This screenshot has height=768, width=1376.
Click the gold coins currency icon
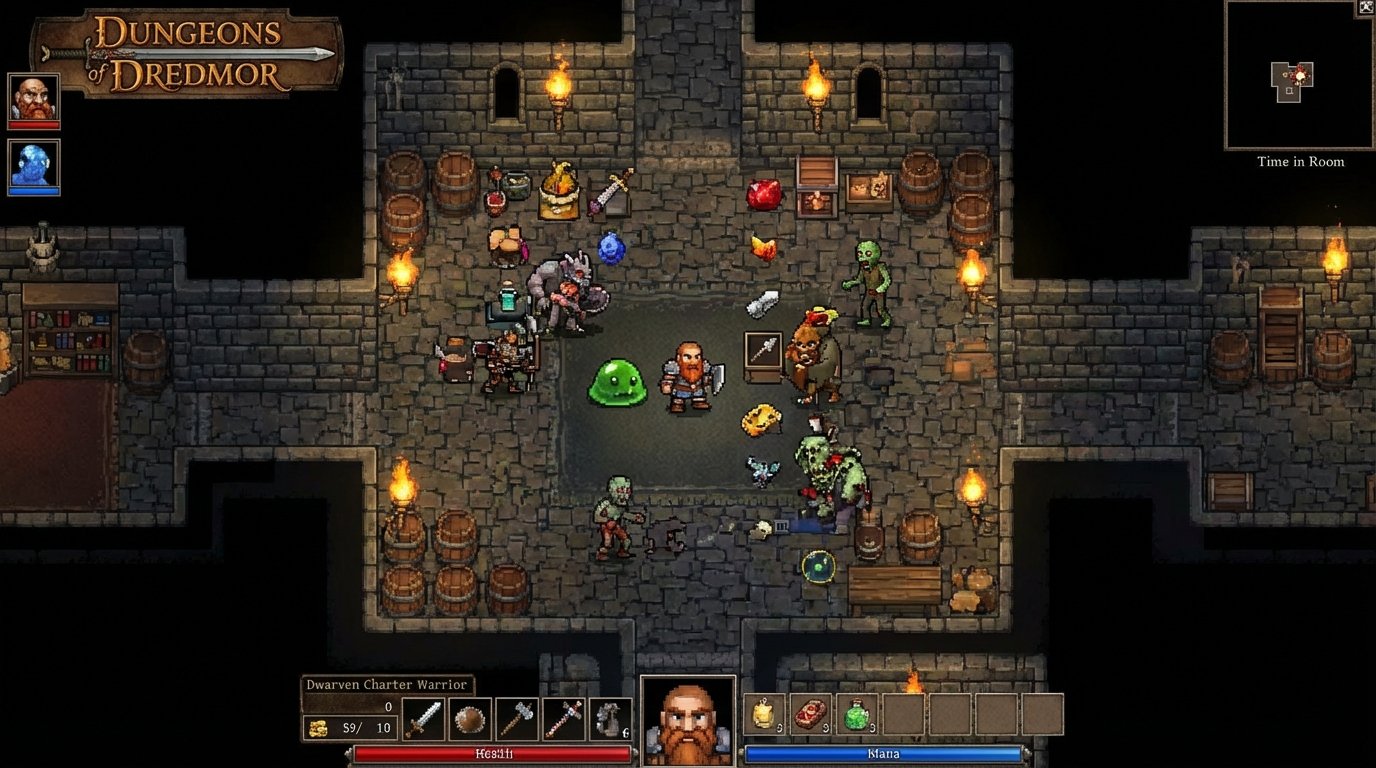tap(320, 729)
